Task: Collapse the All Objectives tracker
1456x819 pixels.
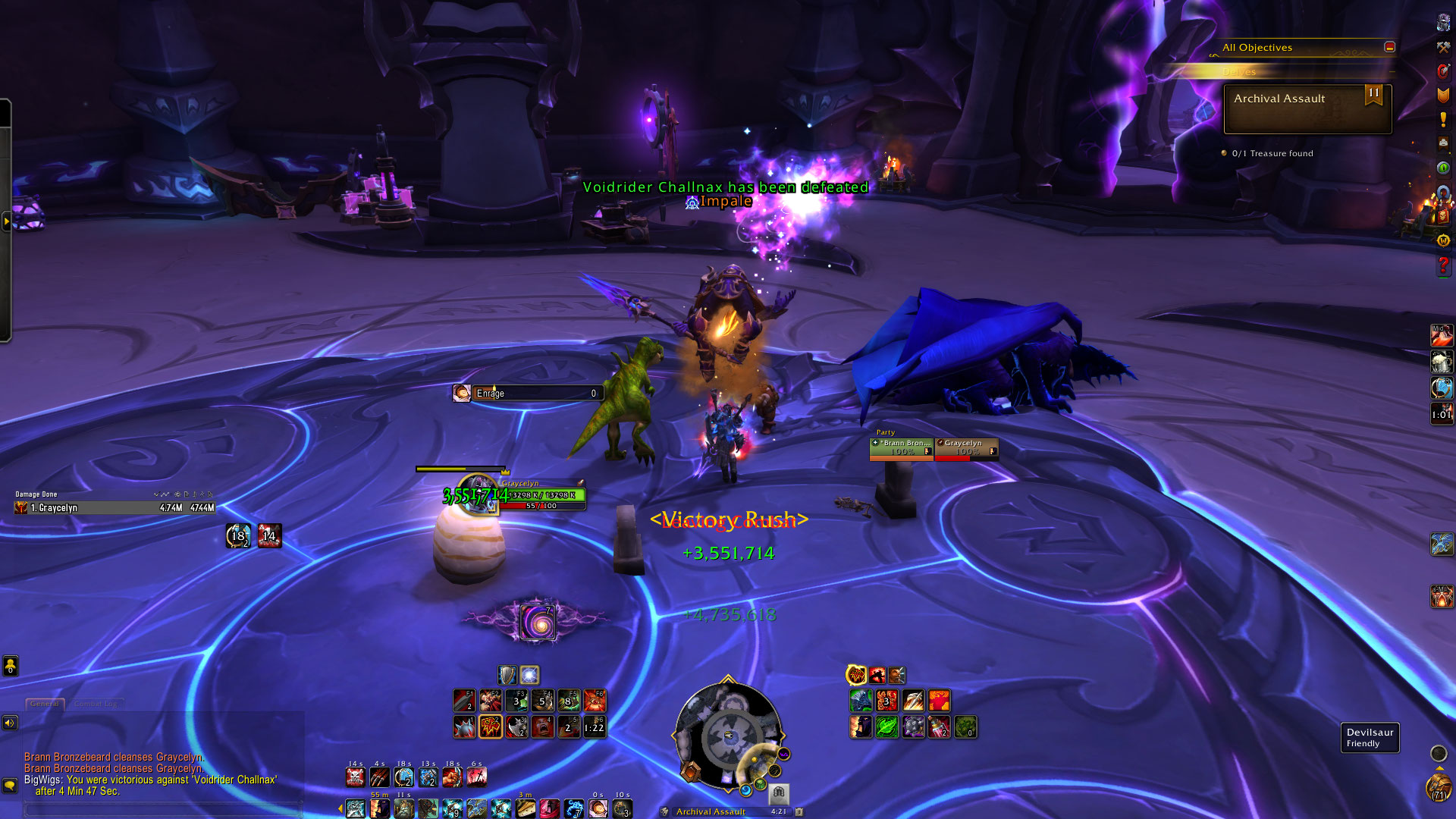Action: click(1389, 47)
